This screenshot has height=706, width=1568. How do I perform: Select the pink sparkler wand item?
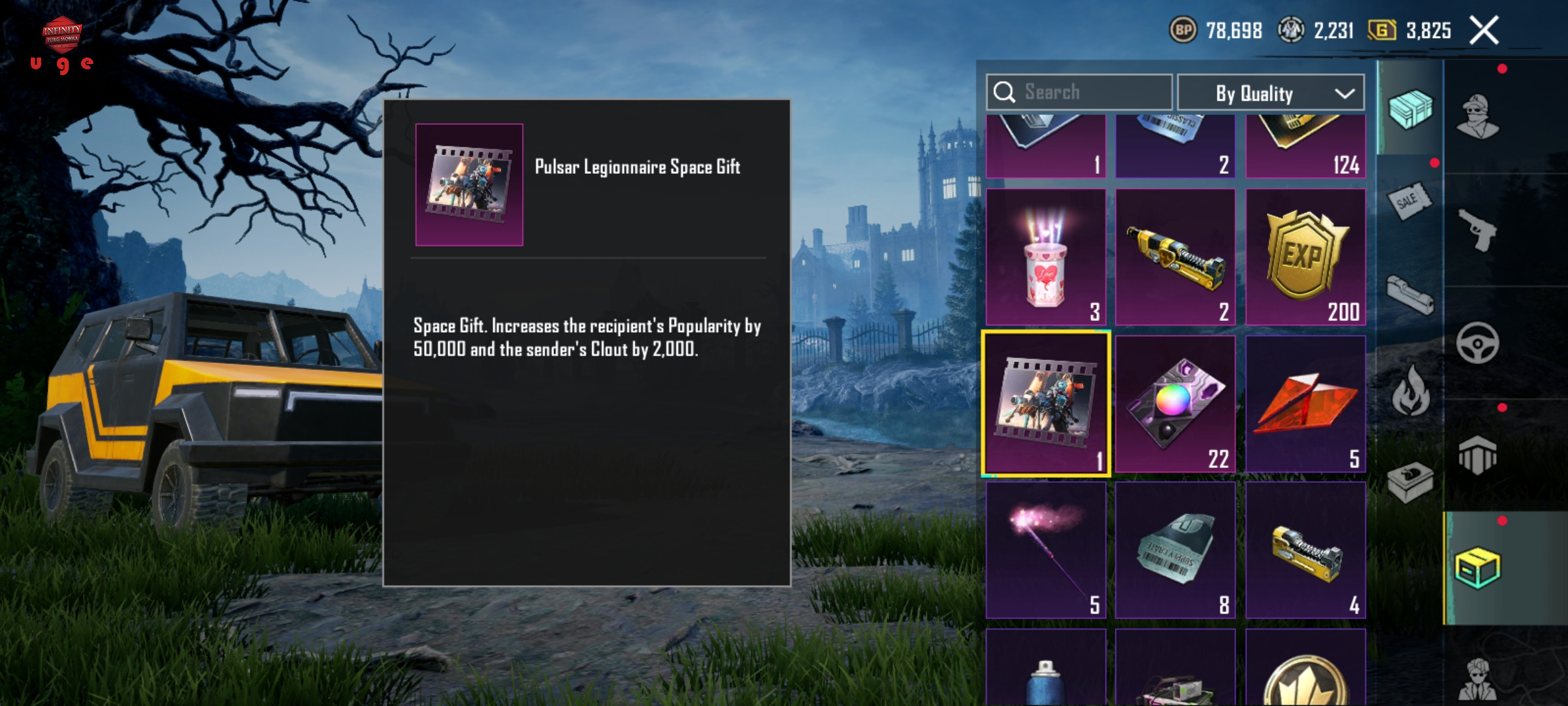[1045, 550]
